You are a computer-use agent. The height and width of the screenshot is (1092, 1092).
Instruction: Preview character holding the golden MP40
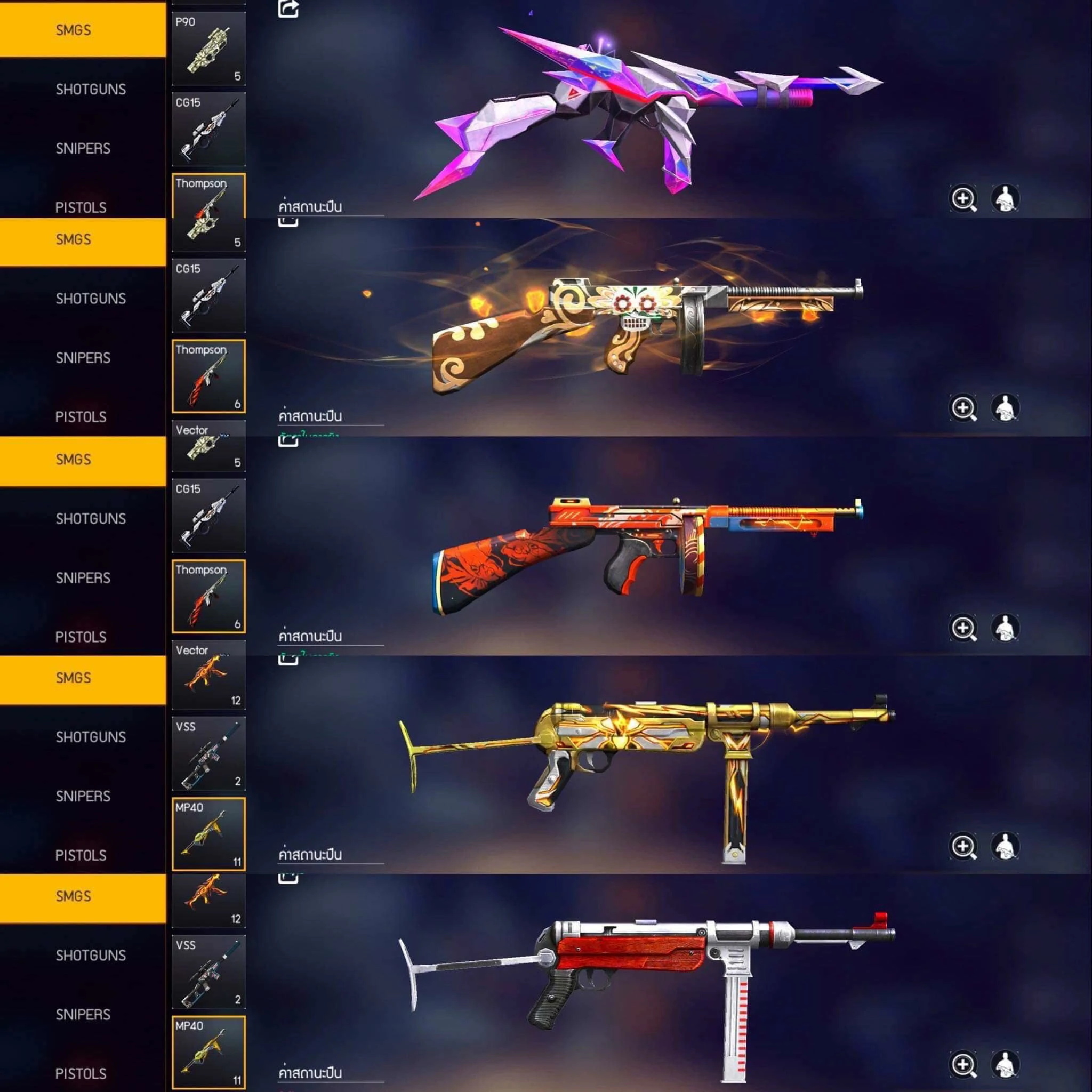(1005, 846)
